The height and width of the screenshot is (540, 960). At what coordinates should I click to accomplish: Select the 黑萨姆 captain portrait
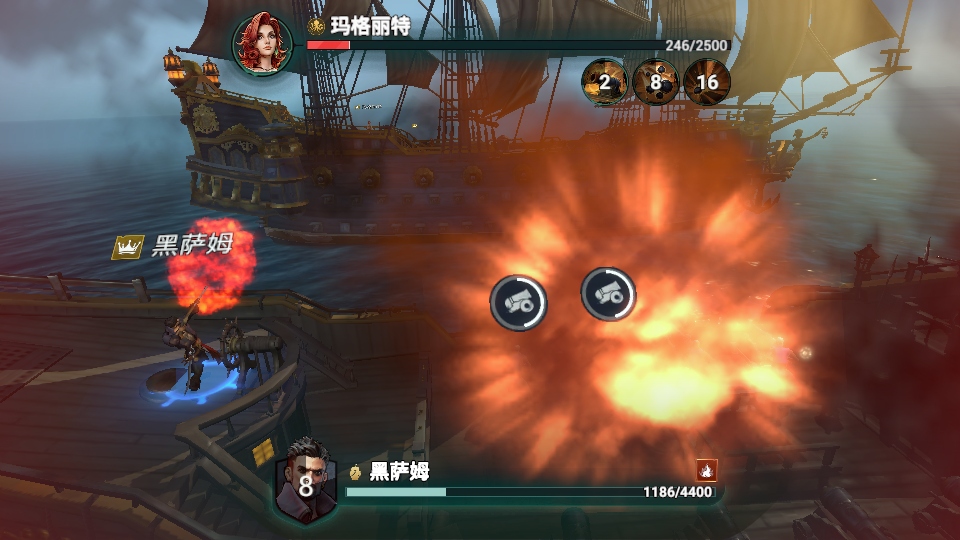pos(305,482)
